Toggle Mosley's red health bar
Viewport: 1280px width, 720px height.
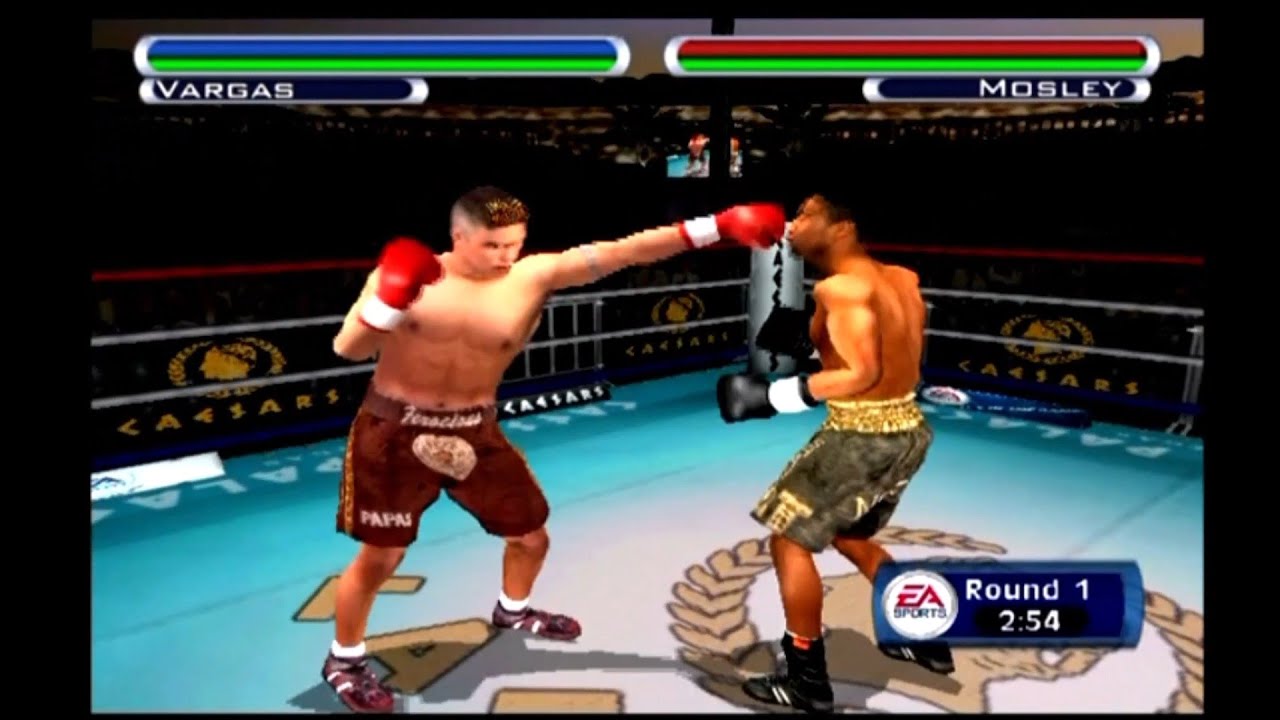905,47
